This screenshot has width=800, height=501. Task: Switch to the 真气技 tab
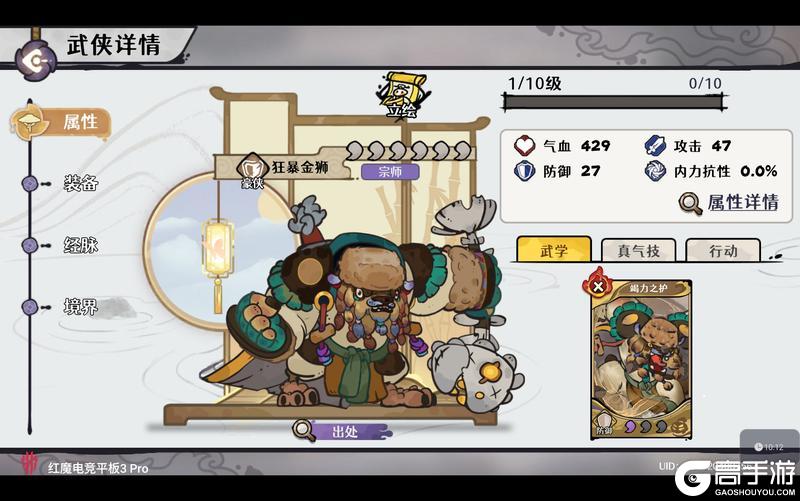click(632, 251)
